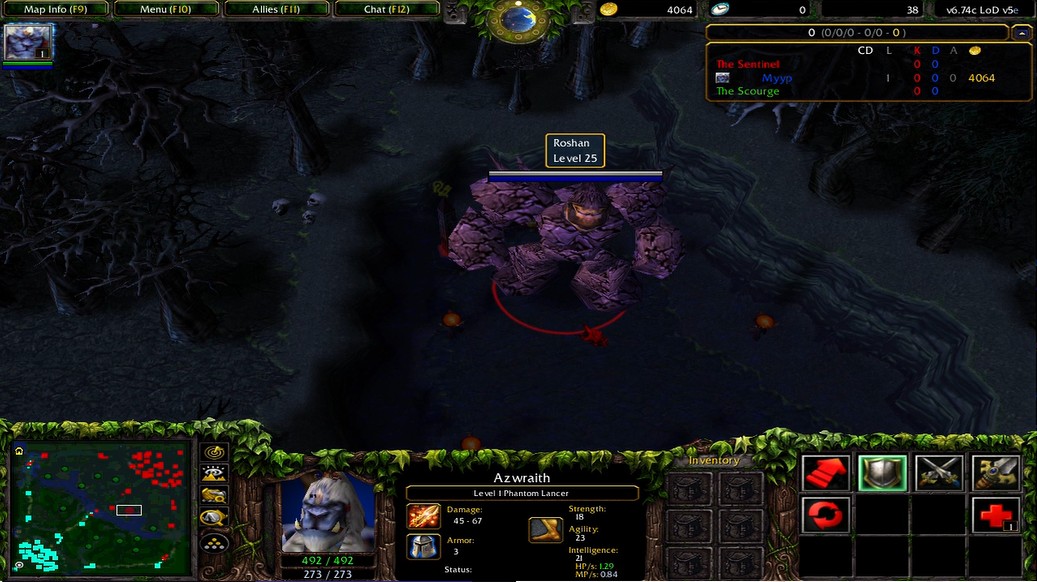Collapse the scoreboard with the arrow button
The image size is (1037, 582).
1021,33
